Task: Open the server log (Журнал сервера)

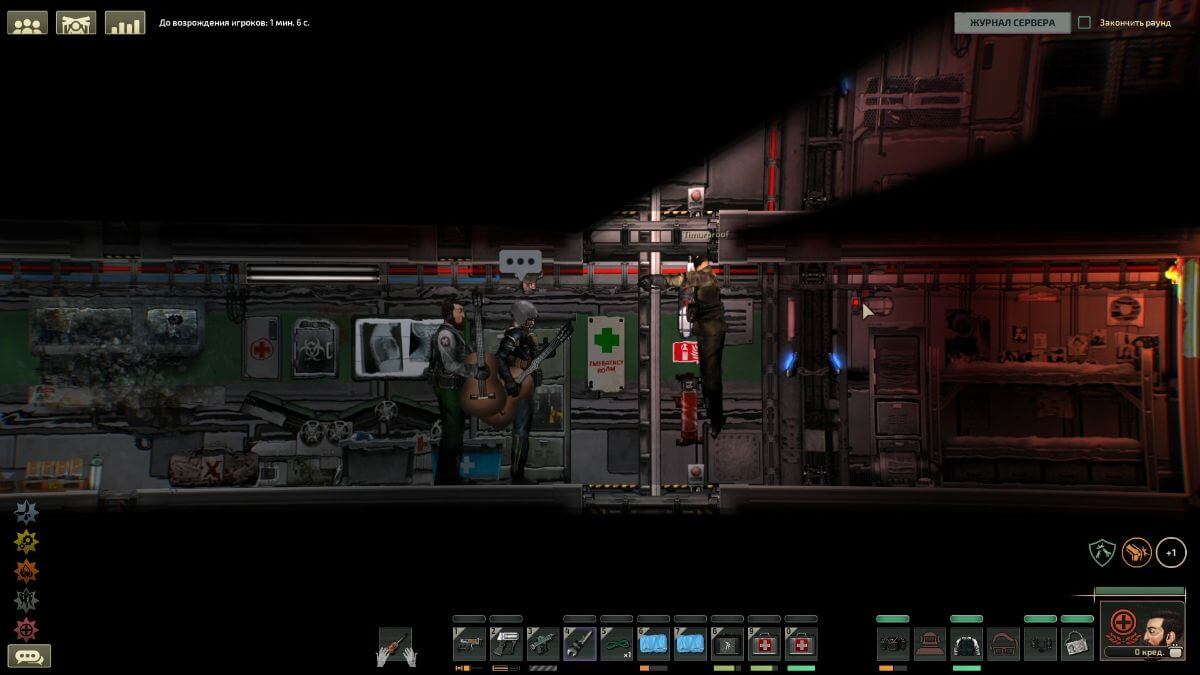Action: coord(1011,23)
